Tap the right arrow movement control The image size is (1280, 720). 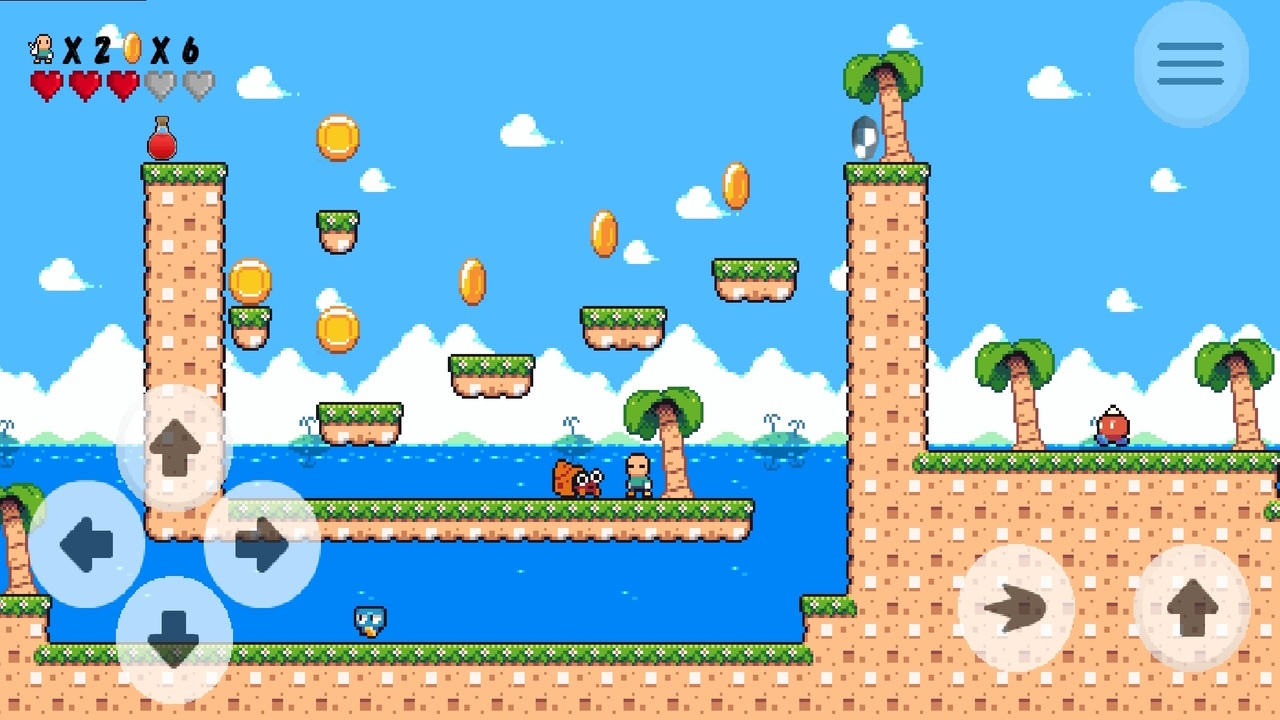(x=262, y=543)
